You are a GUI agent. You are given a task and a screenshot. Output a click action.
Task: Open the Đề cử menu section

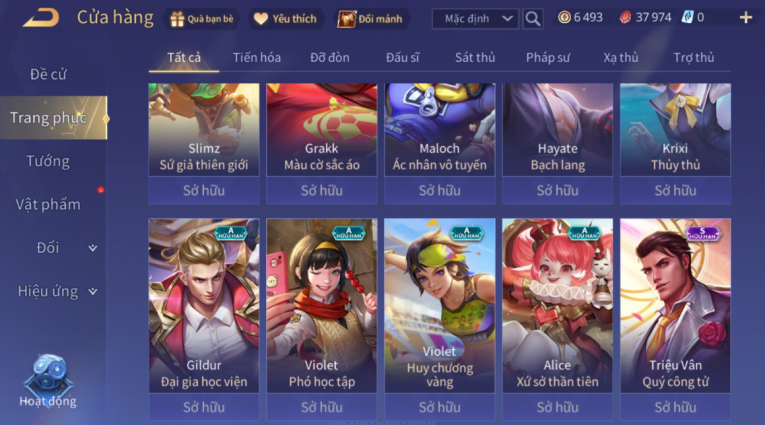point(49,74)
